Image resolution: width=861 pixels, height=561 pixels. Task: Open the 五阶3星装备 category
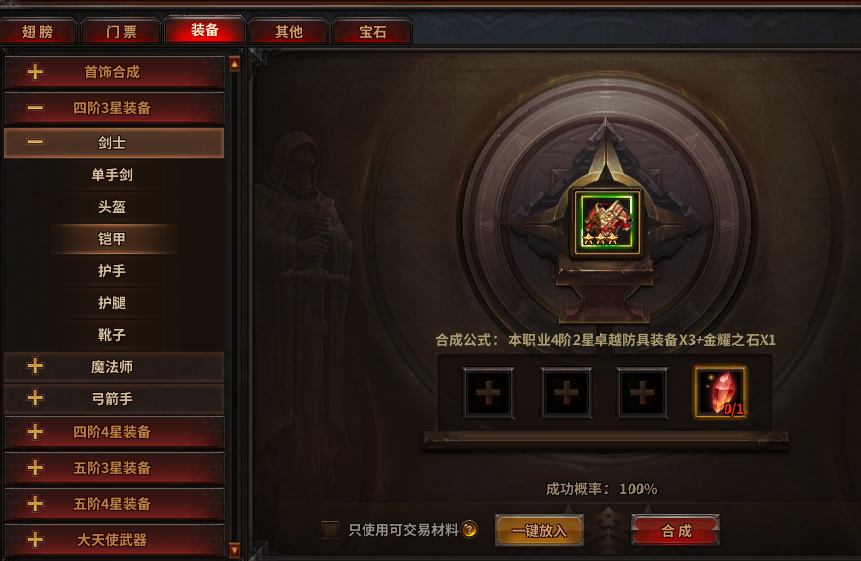pyautogui.click(x=113, y=468)
